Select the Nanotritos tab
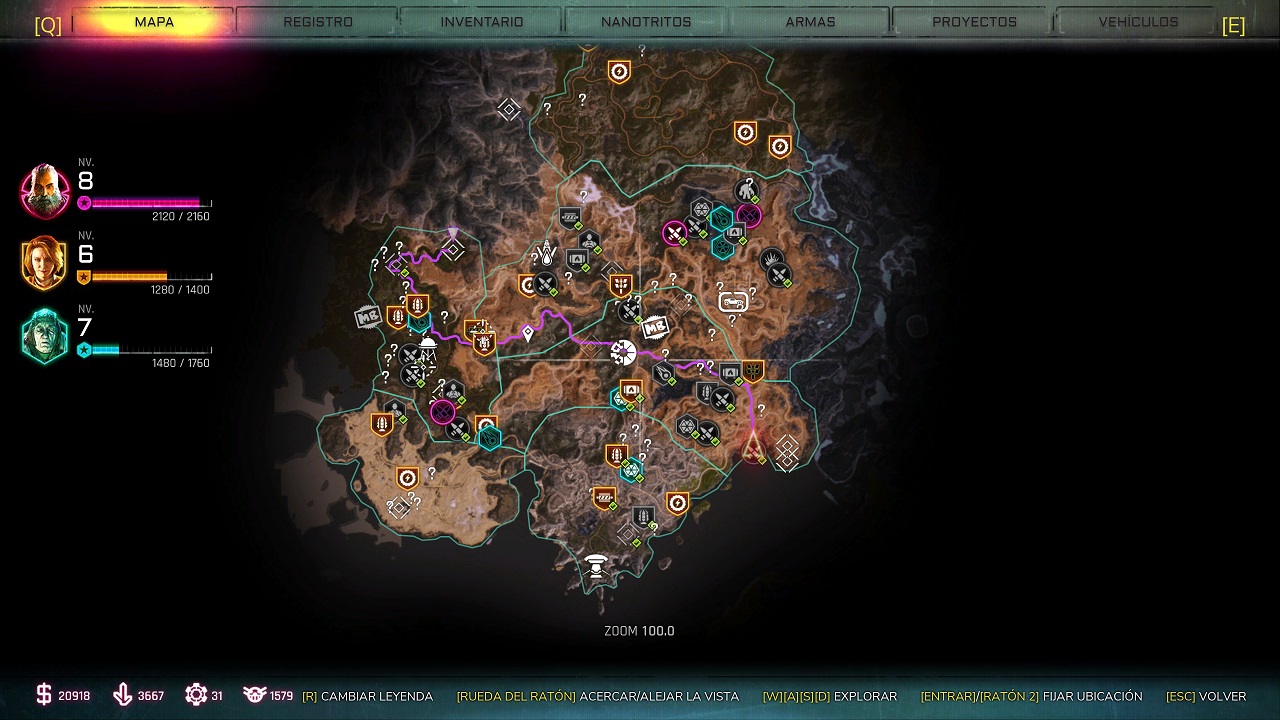 [646, 22]
